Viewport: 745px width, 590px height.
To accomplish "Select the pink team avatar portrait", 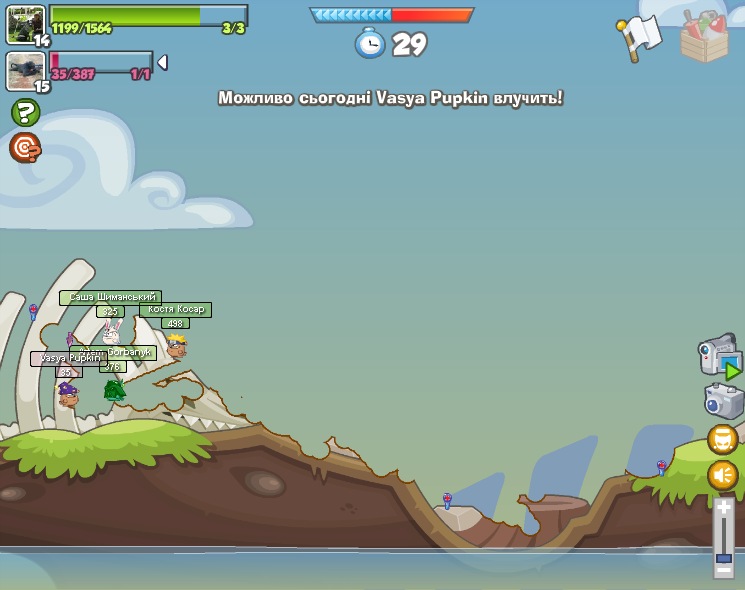I will pos(25,70).
